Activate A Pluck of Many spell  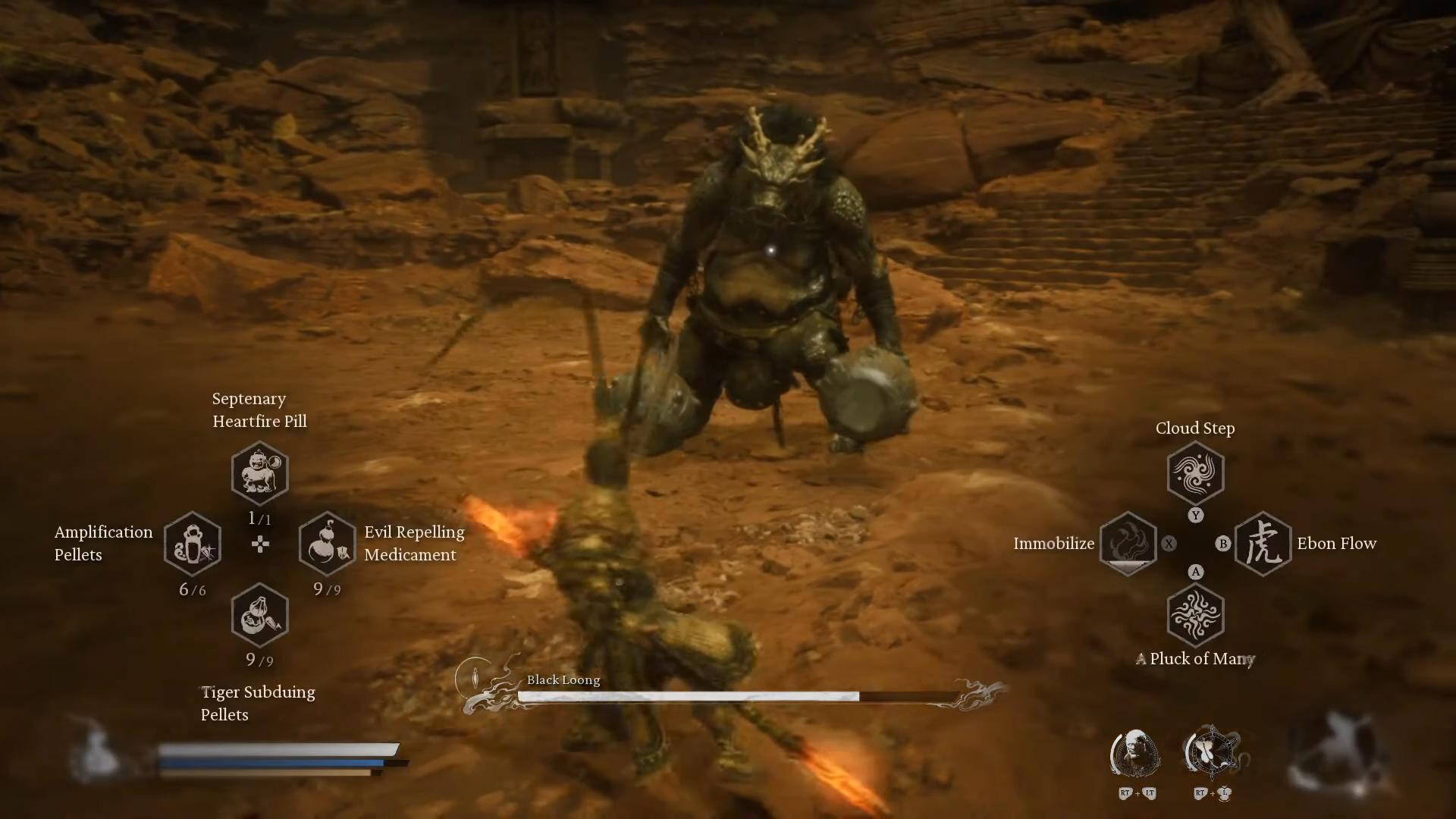(x=1195, y=615)
